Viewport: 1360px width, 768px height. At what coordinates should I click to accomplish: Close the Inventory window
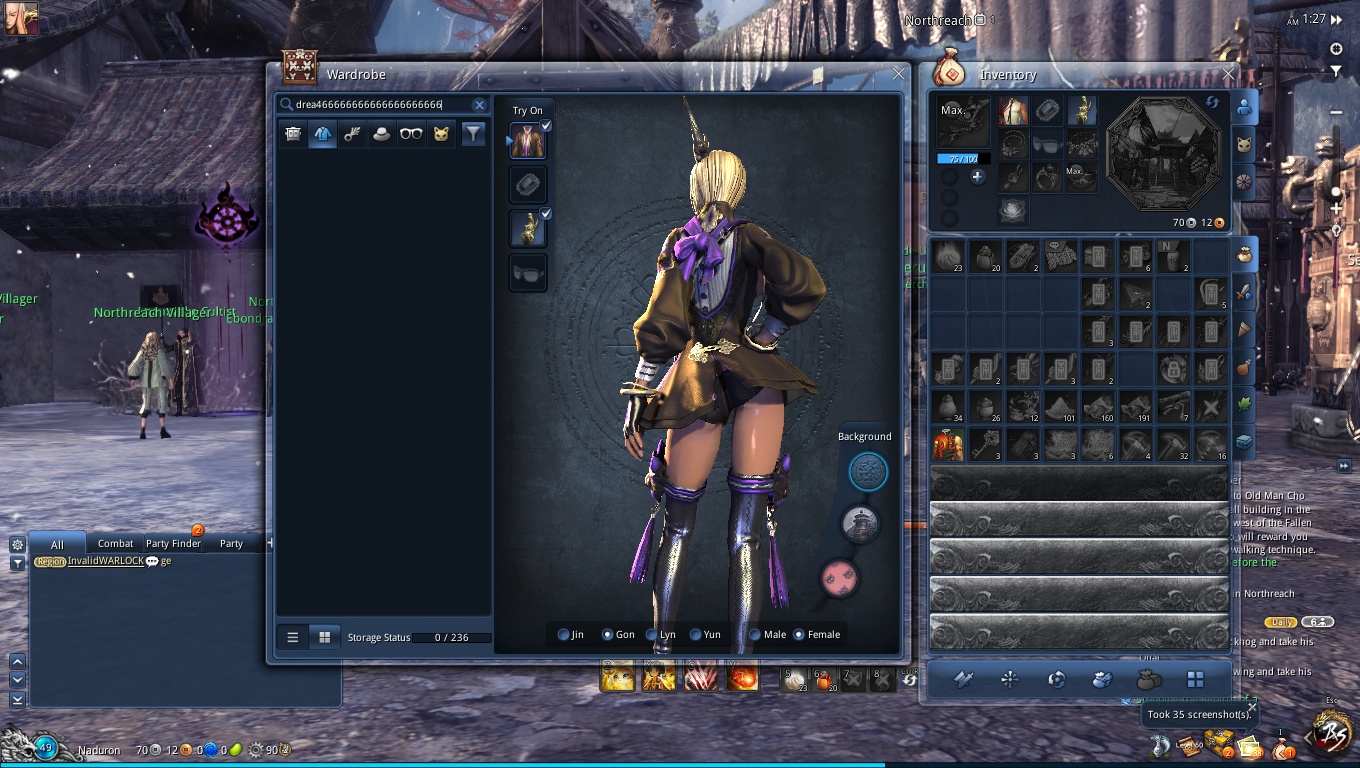1229,74
